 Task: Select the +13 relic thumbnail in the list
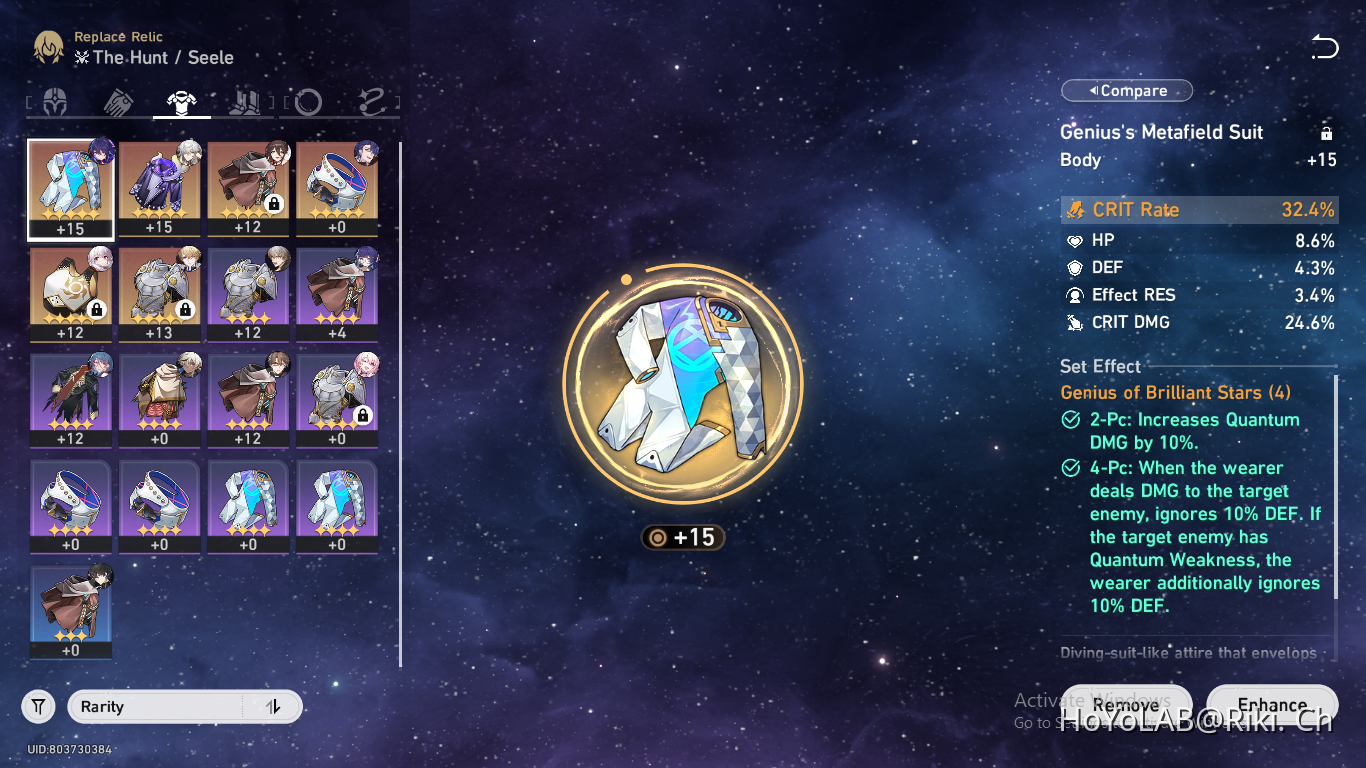click(x=159, y=295)
